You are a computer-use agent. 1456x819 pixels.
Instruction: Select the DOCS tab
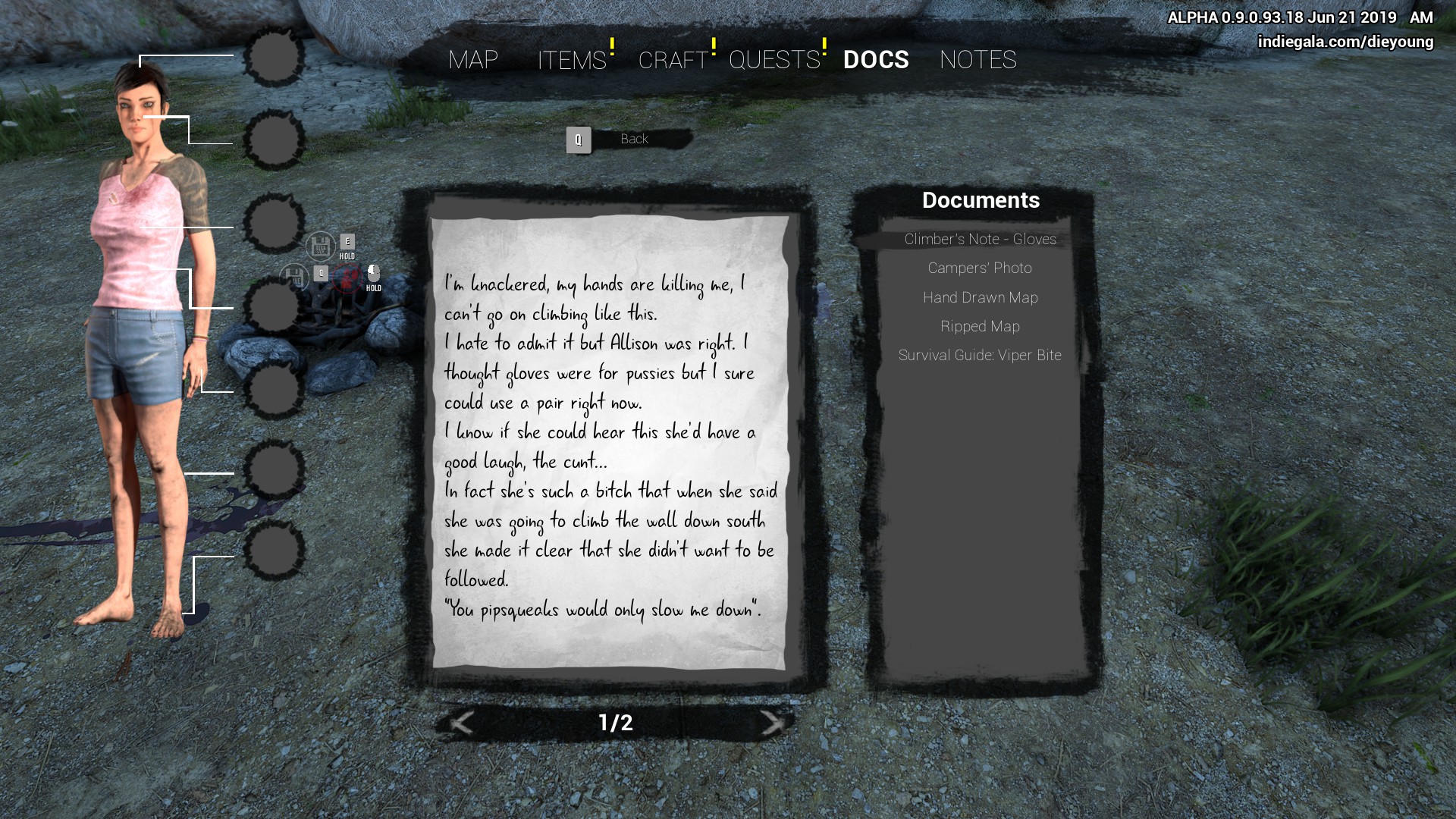pyautogui.click(x=876, y=60)
